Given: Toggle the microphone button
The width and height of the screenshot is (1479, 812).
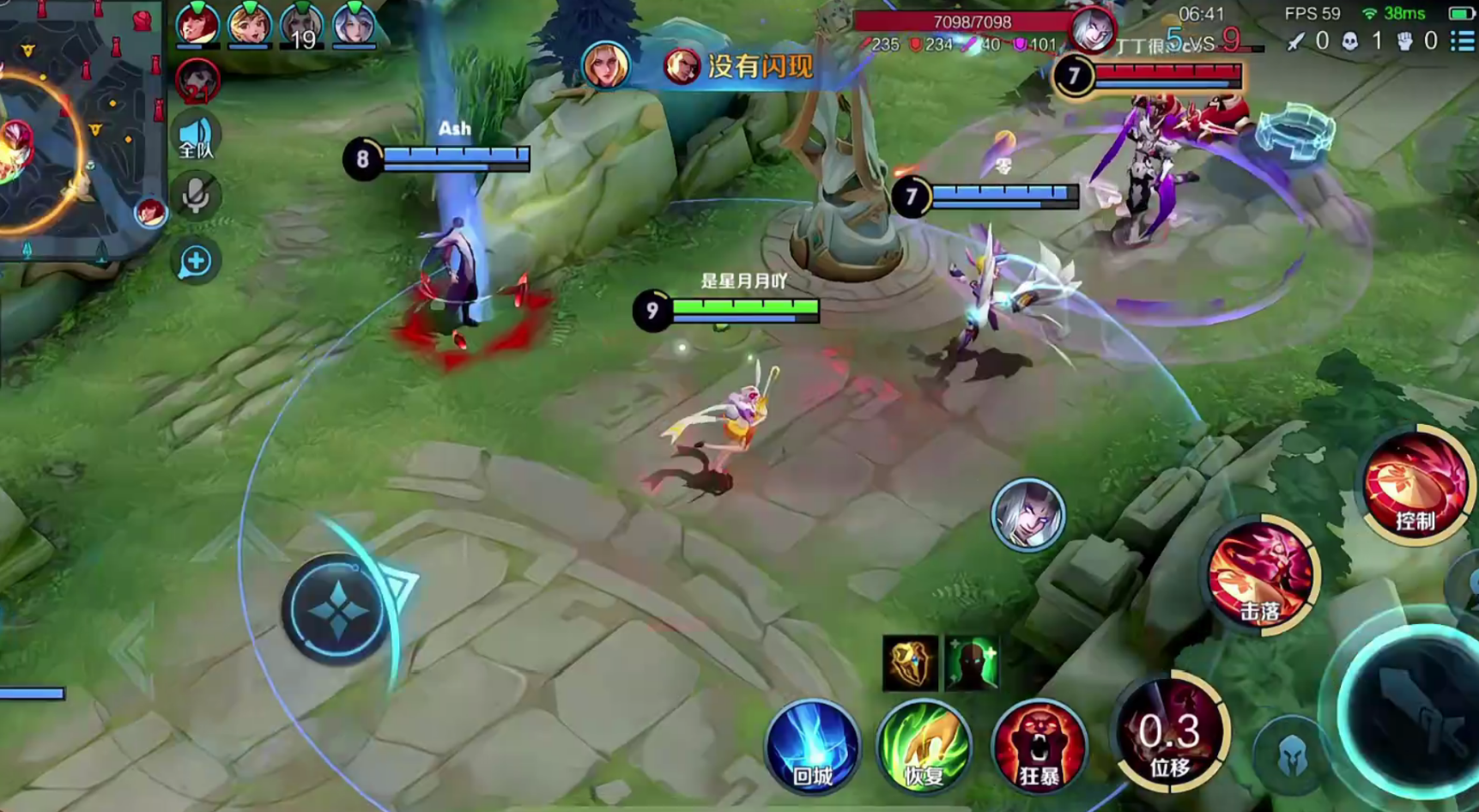Looking at the screenshot, I should (196, 197).
